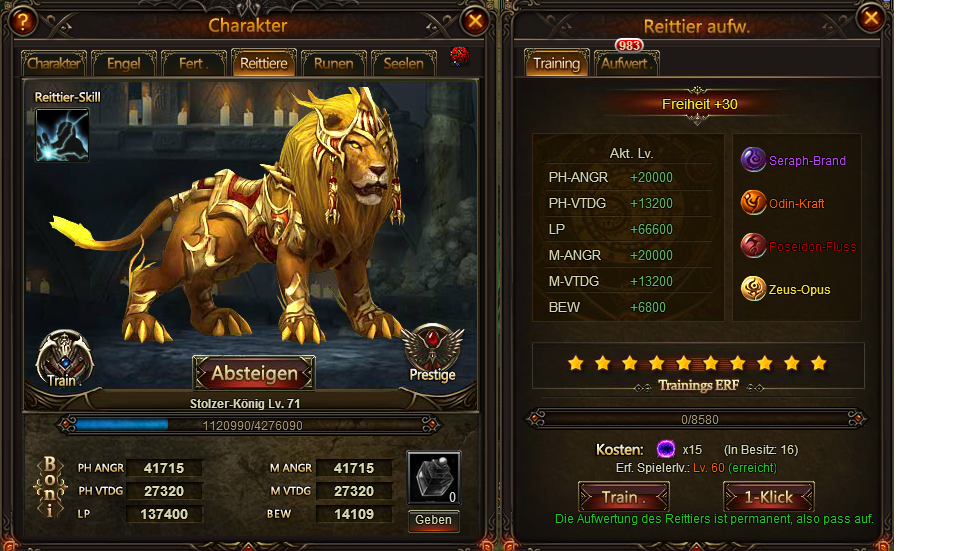The width and height of the screenshot is (960, 551).
Task: Open mount training via round Train. emblem
Action: pyautogui.click(x=64, y=358)
